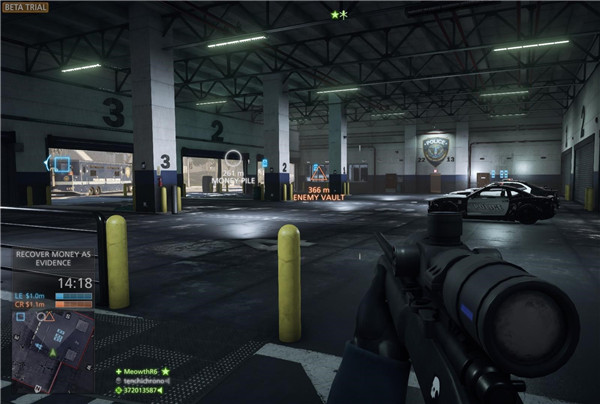Select squad member 372013587
Screen dimensions: 600x404
140,391
